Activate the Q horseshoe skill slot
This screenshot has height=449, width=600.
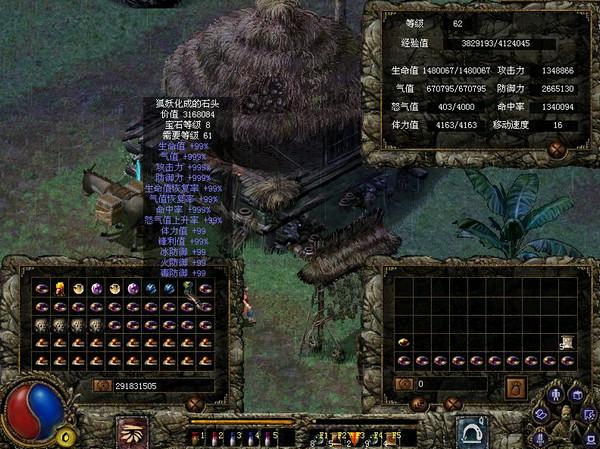[472, 432]
